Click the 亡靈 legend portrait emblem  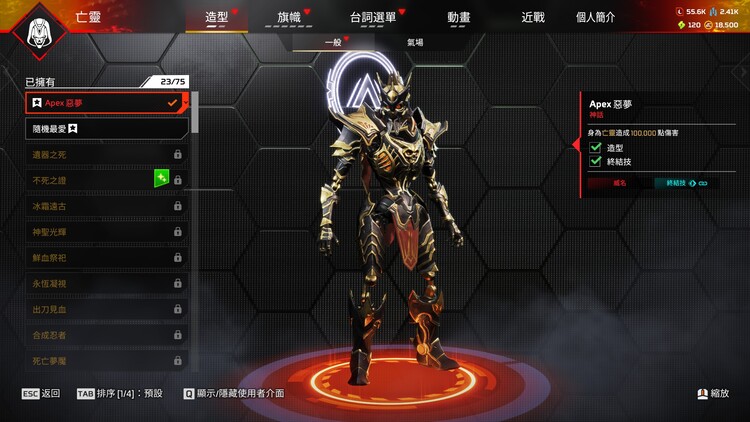(41, 31)
